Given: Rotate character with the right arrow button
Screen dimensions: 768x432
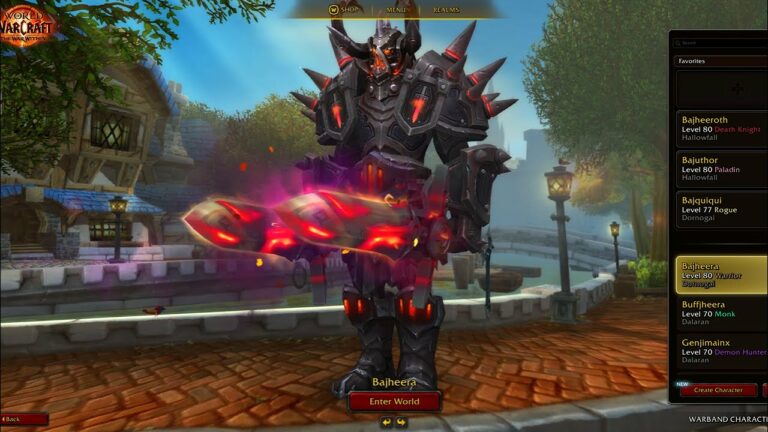Looking at the screenshot, I should click(401, 422).
